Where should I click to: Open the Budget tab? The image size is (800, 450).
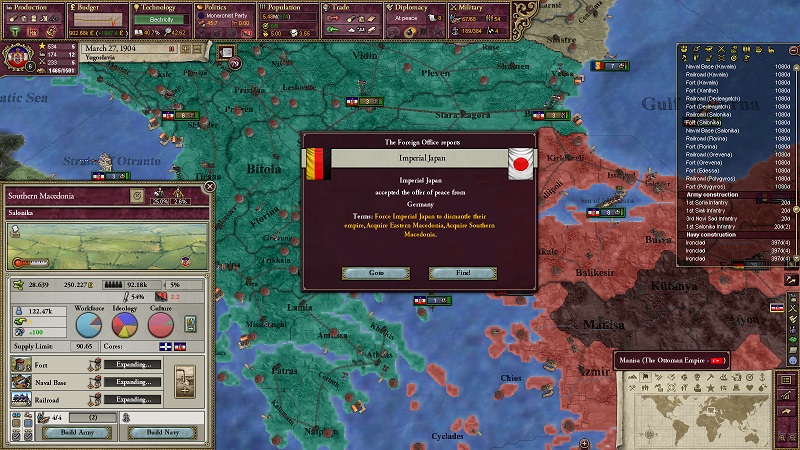pyautogui.click(x=96, y=8)
